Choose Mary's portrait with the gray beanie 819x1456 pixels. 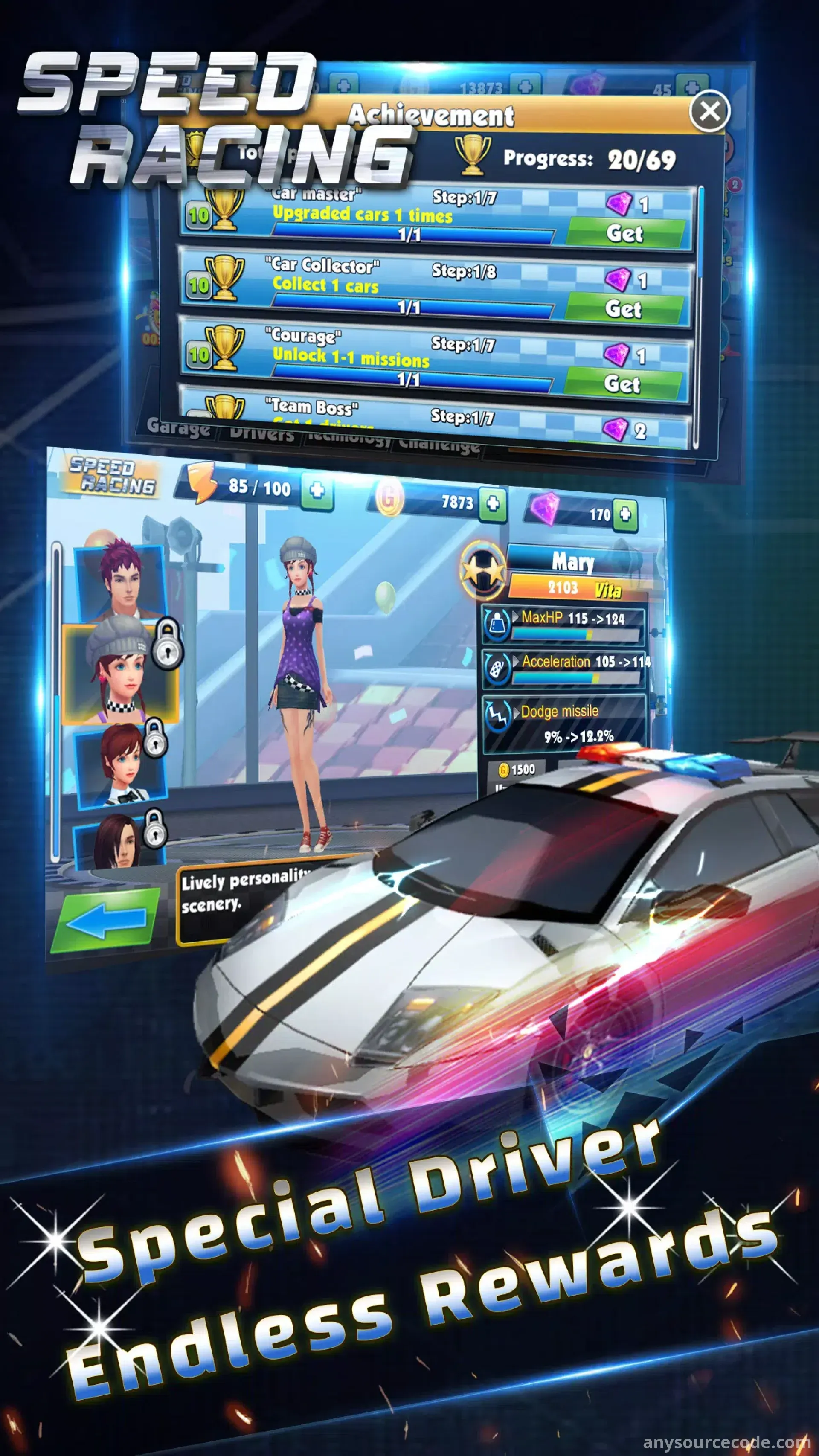pos(120,673)
